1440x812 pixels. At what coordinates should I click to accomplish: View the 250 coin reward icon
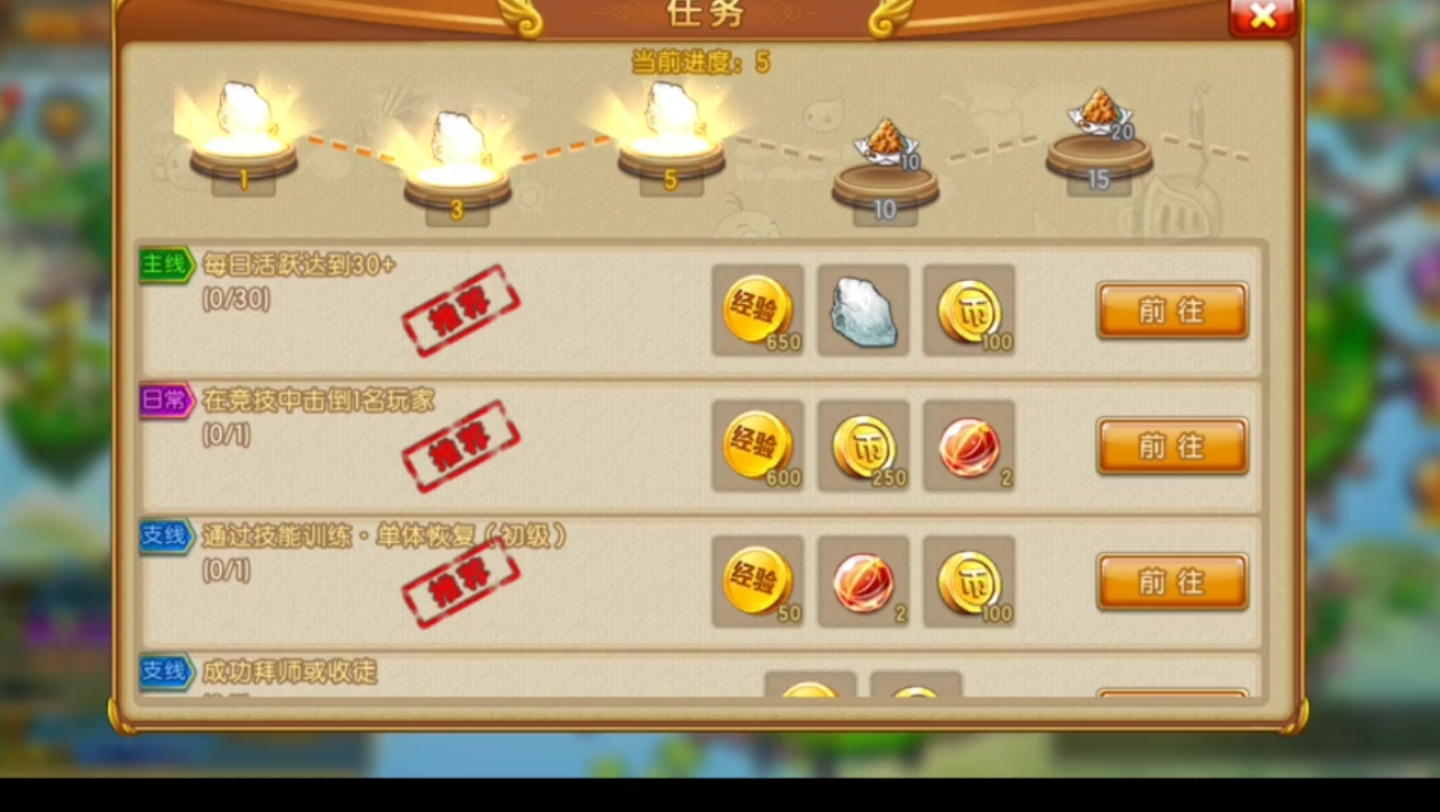863,446
